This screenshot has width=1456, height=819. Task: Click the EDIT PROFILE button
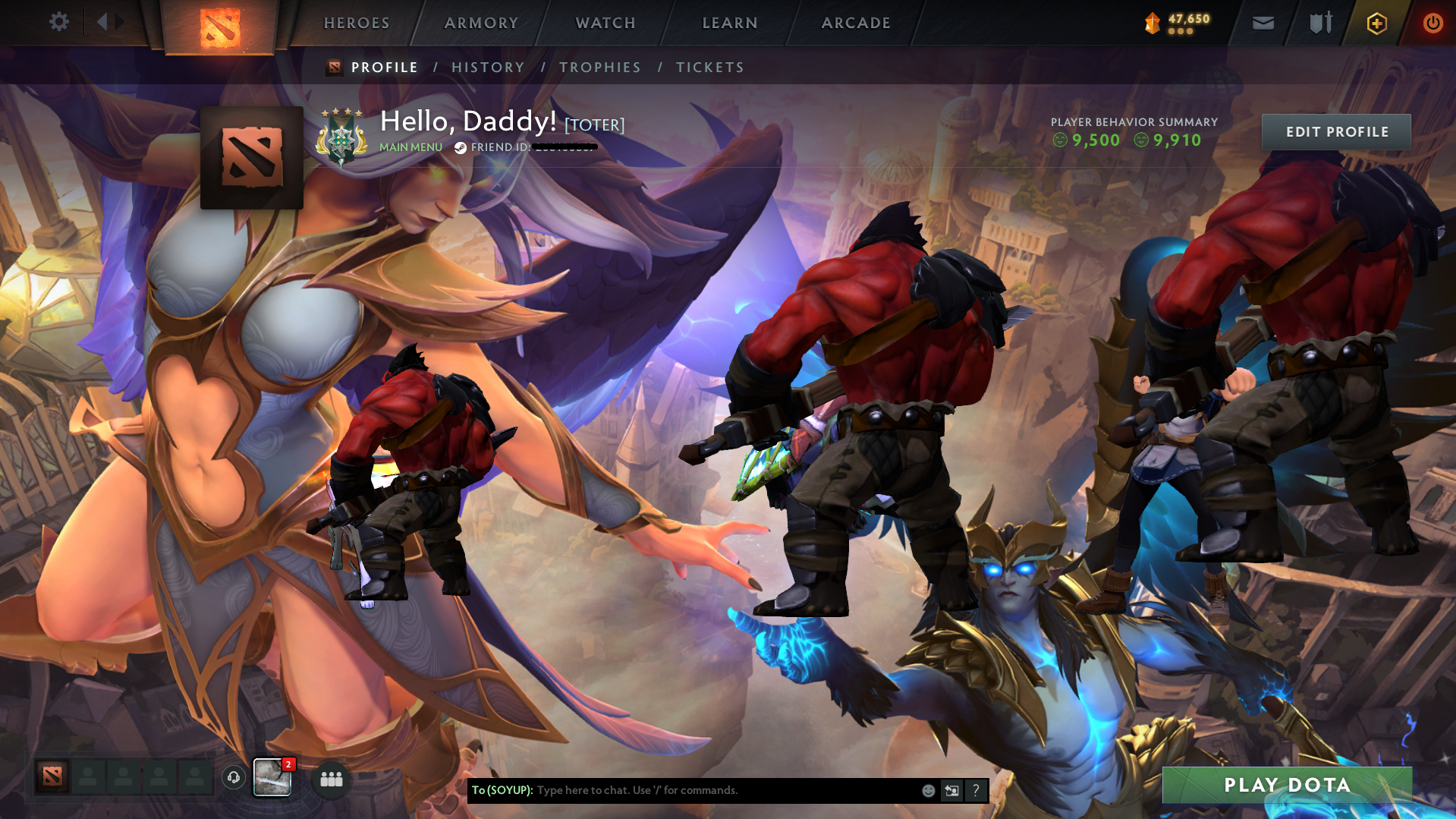tap(1336, 131)
